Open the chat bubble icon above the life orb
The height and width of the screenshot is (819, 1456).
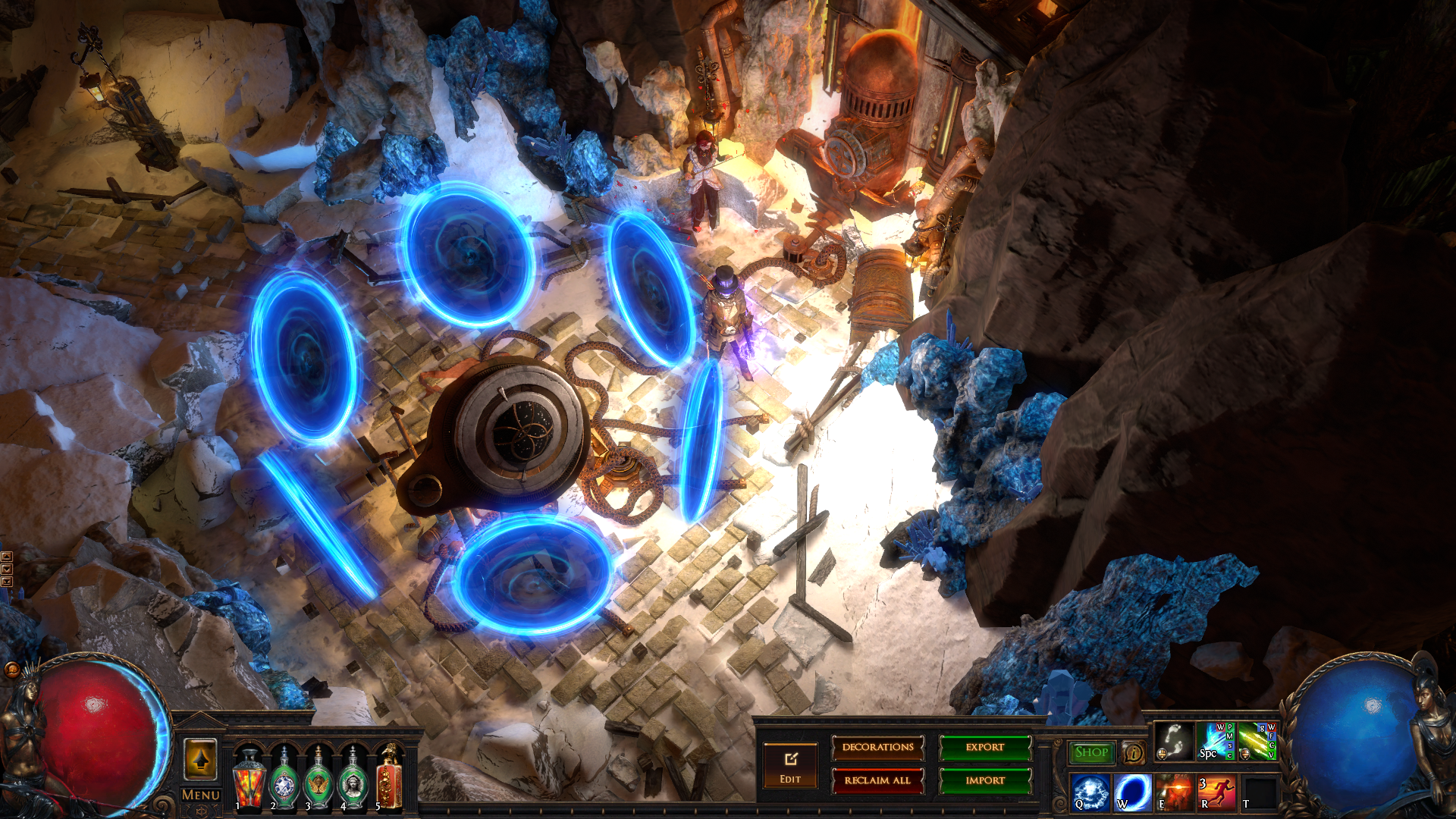click(11, 670)
